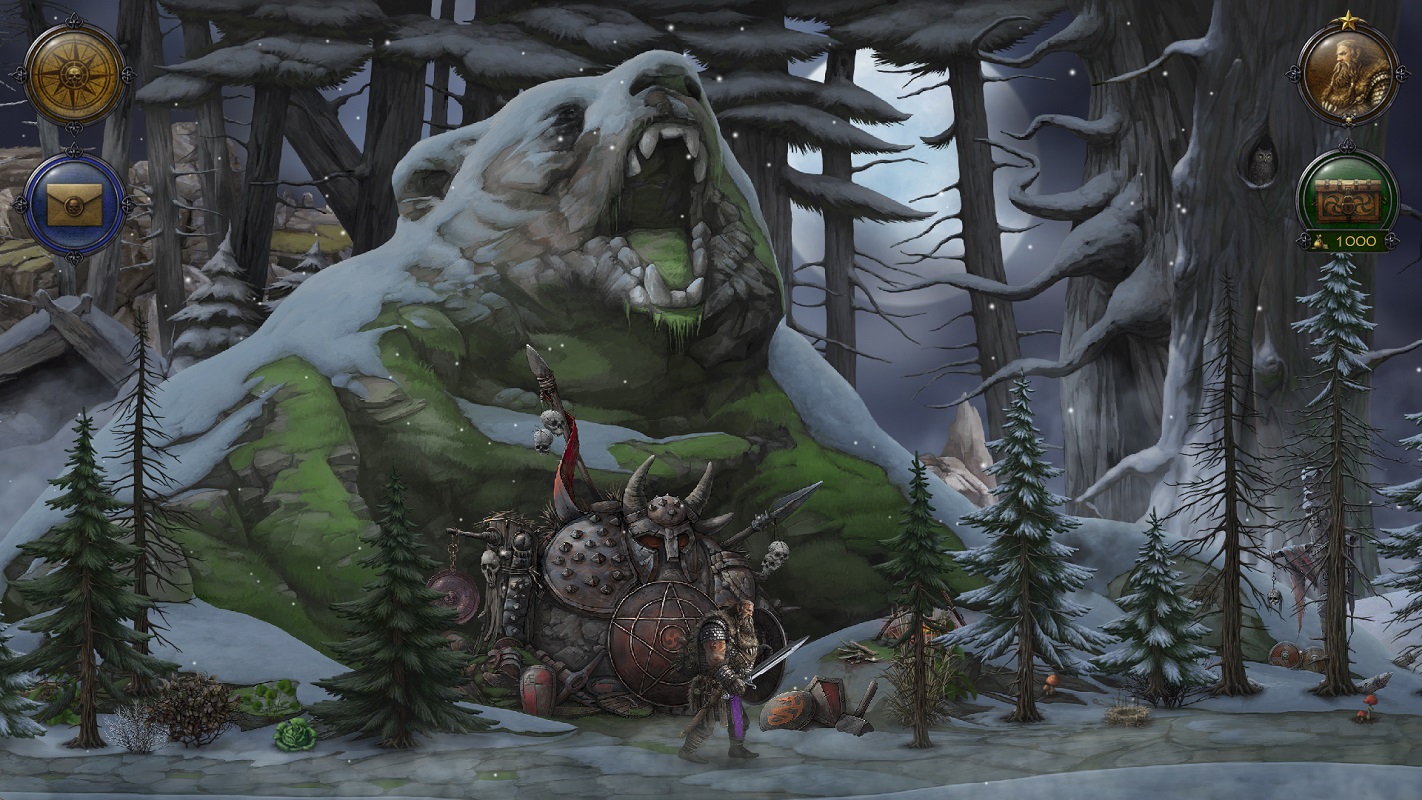
Task: Open the compass map button
Action: pyautogui.click(x=75, y=74)
